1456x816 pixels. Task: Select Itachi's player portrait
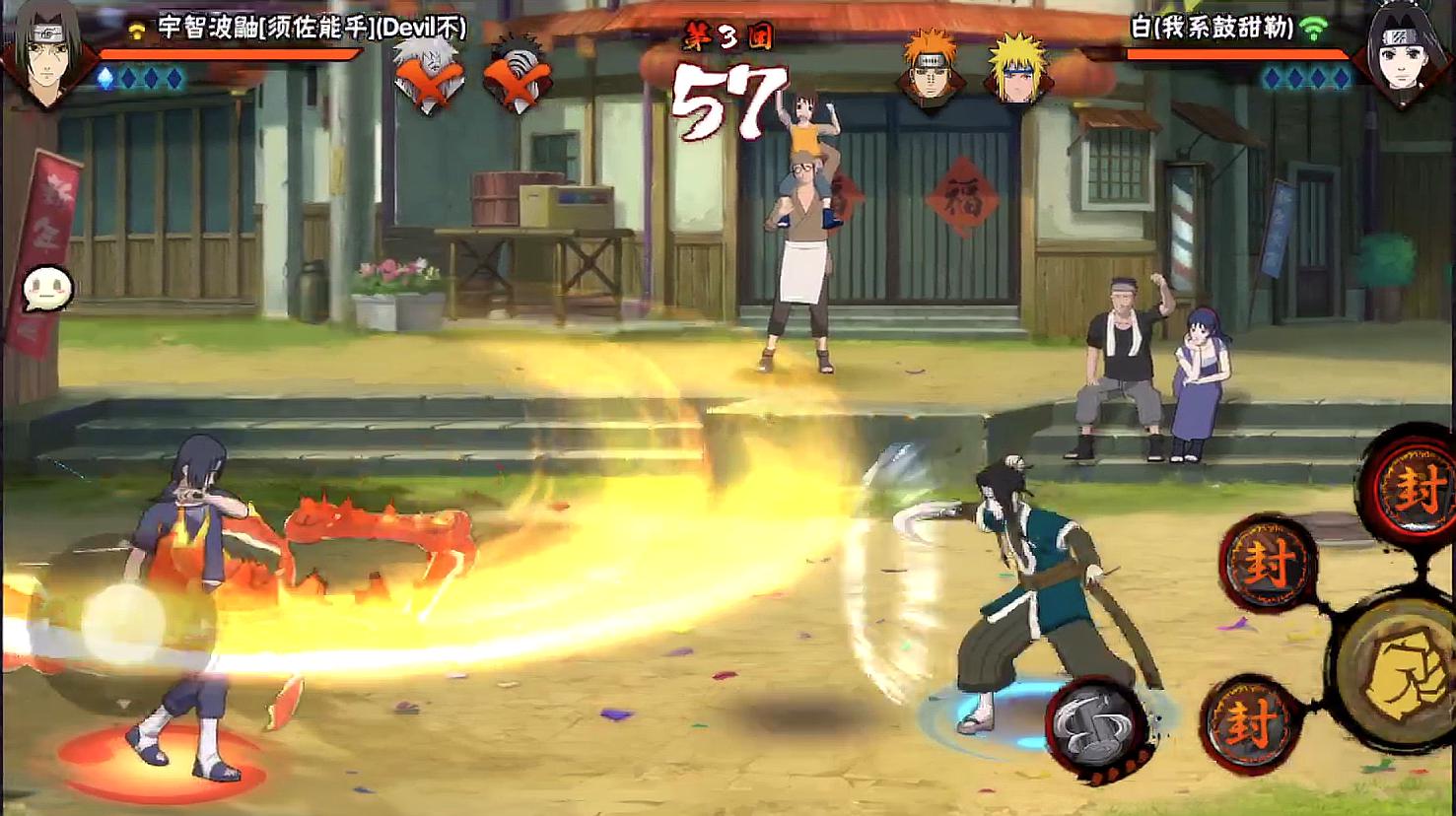[44, 56]
